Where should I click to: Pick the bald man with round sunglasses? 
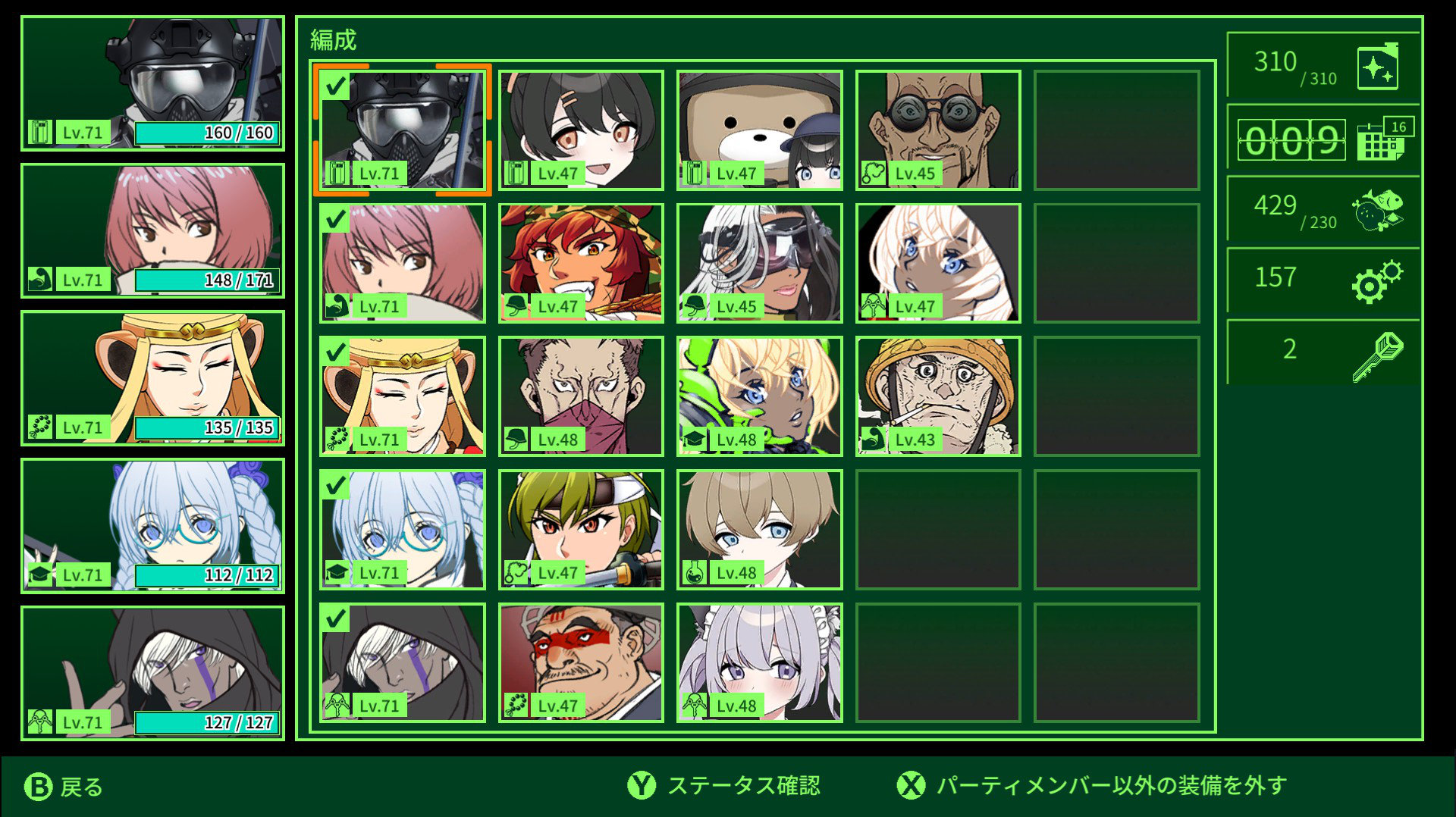coord(938,130)
